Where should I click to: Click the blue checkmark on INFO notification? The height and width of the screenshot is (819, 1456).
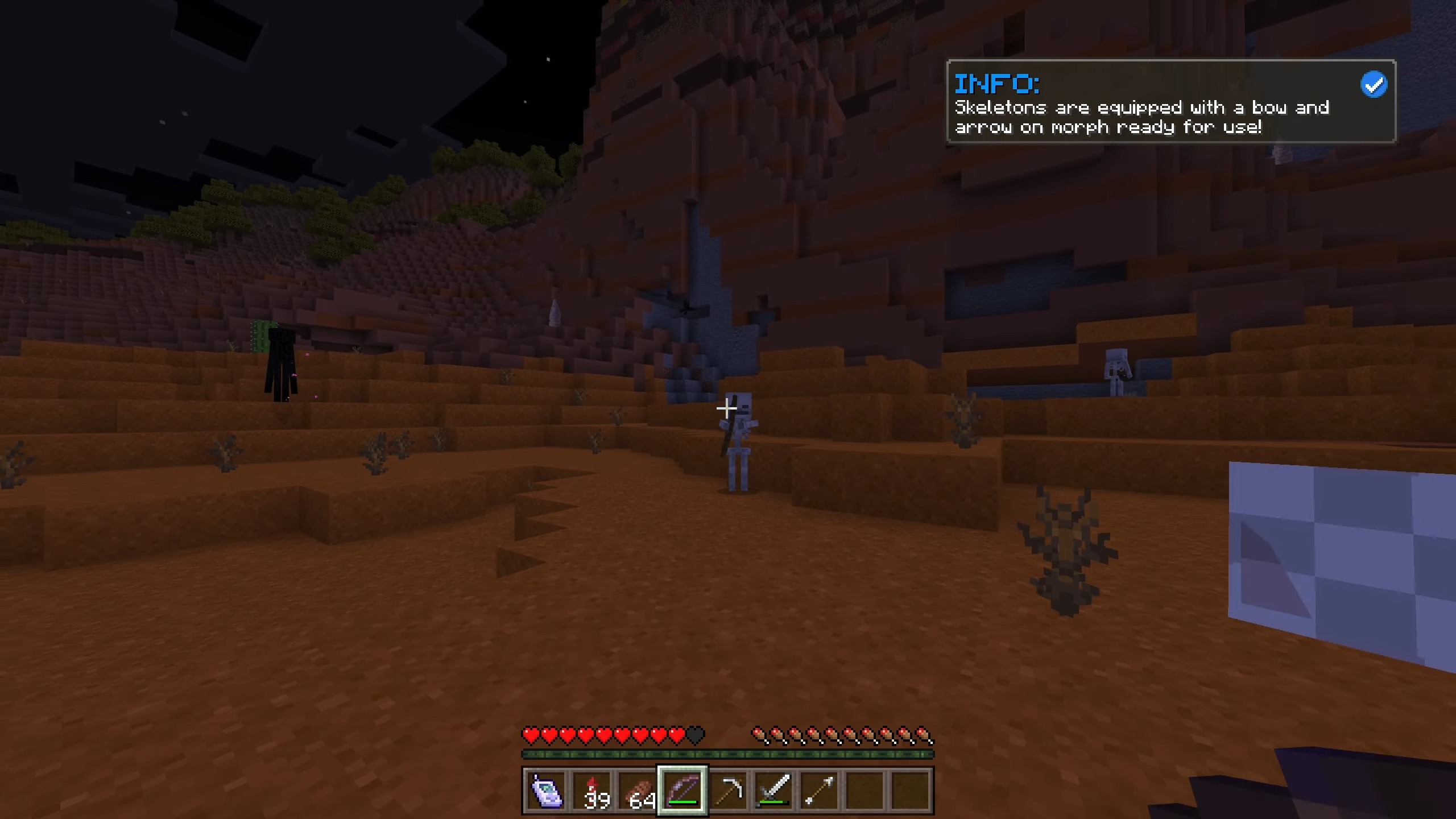click(x=1374, y=85)
